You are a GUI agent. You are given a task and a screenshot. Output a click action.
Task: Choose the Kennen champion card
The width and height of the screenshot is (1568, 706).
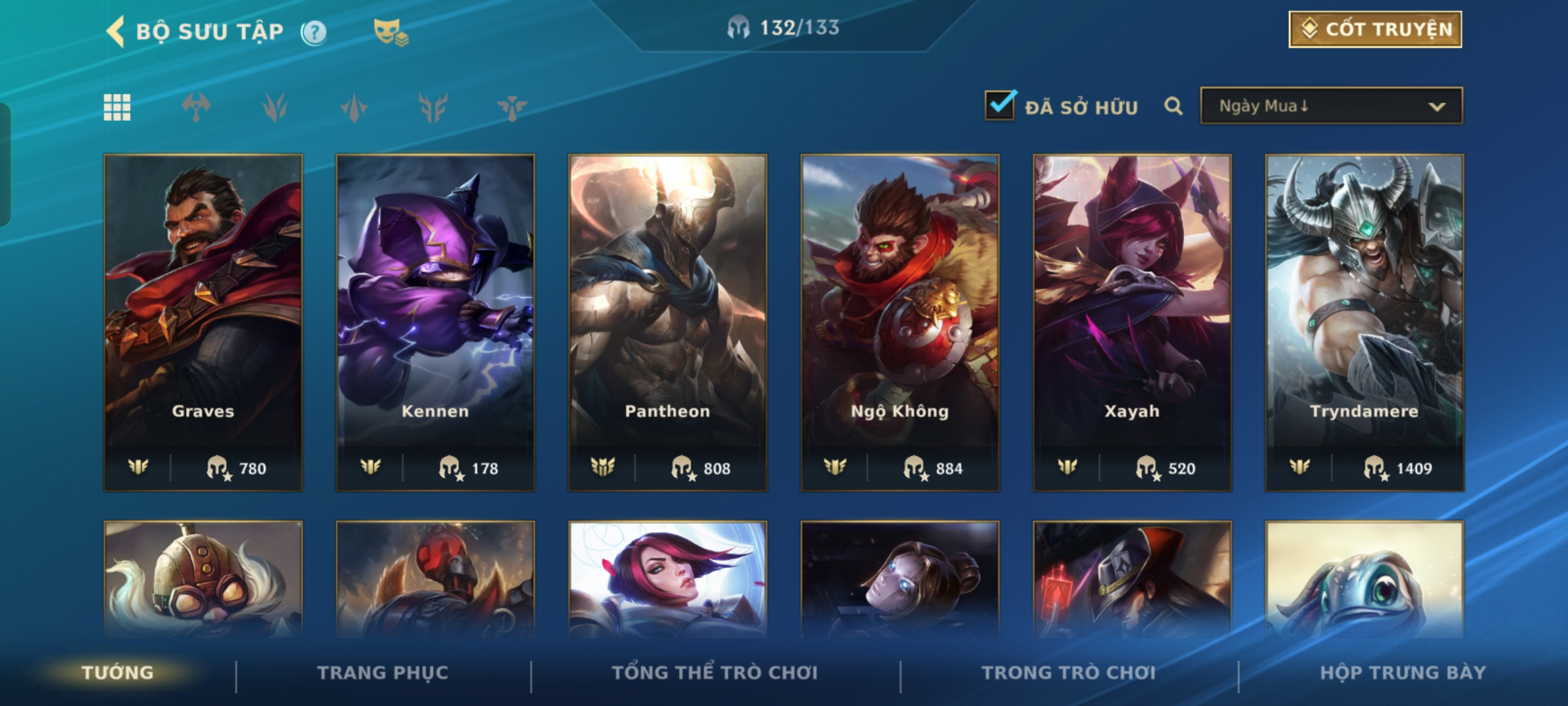tap(435, 322)
